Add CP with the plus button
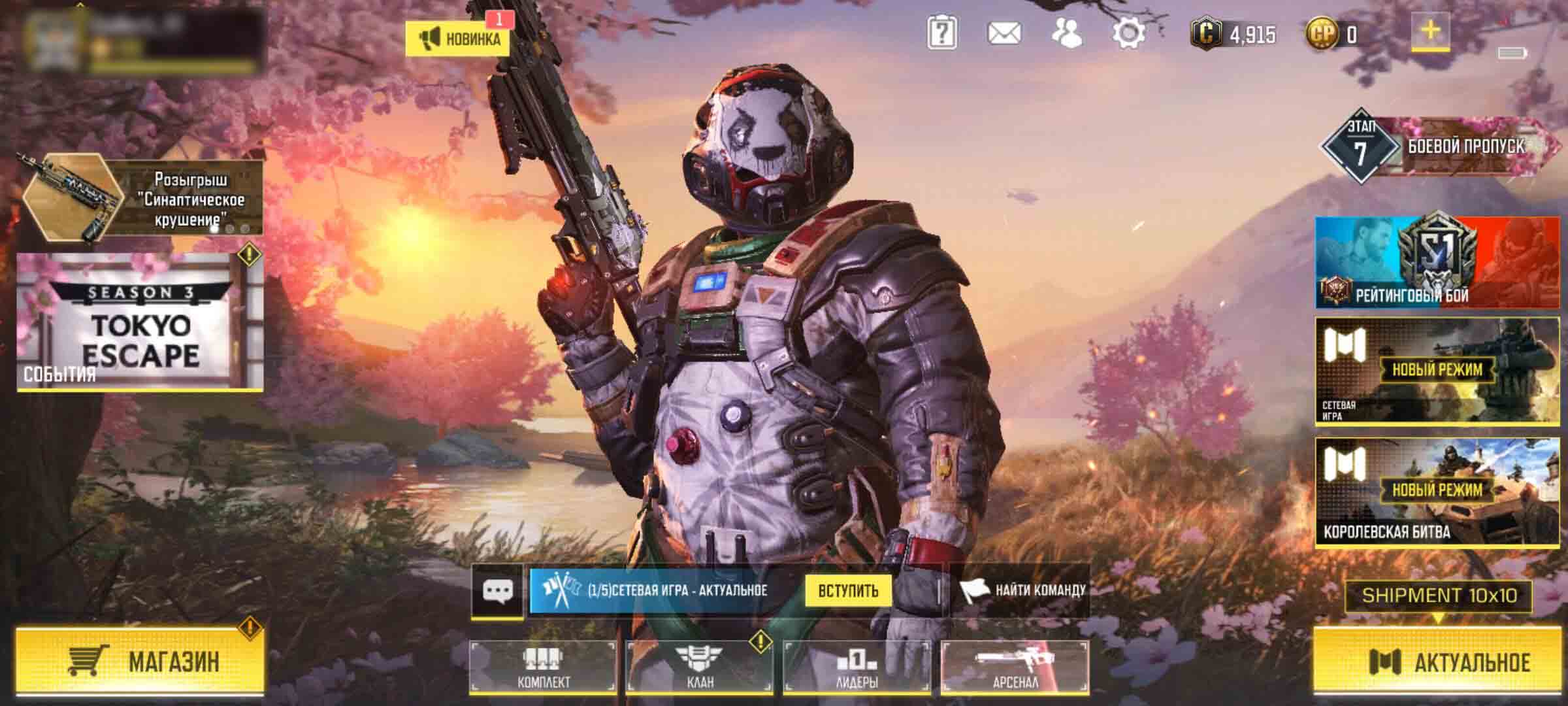The image size is (1568, 706). (x=1430, y=31)
